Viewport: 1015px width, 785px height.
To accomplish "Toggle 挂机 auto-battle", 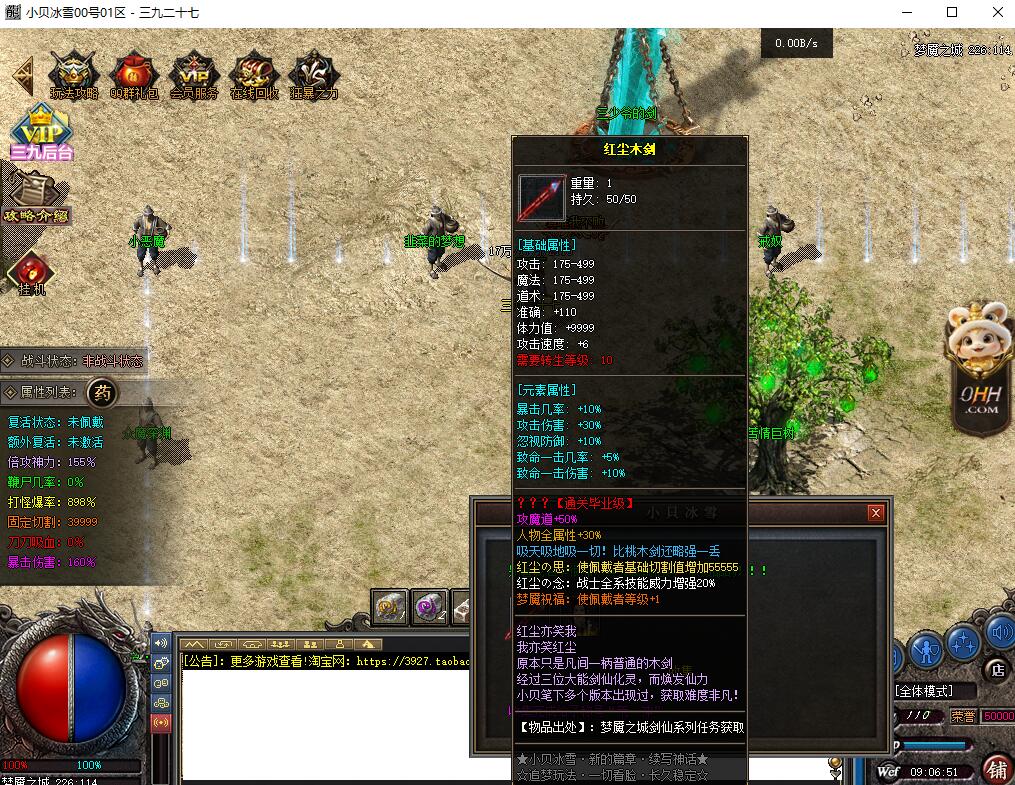I will [32, 274].
